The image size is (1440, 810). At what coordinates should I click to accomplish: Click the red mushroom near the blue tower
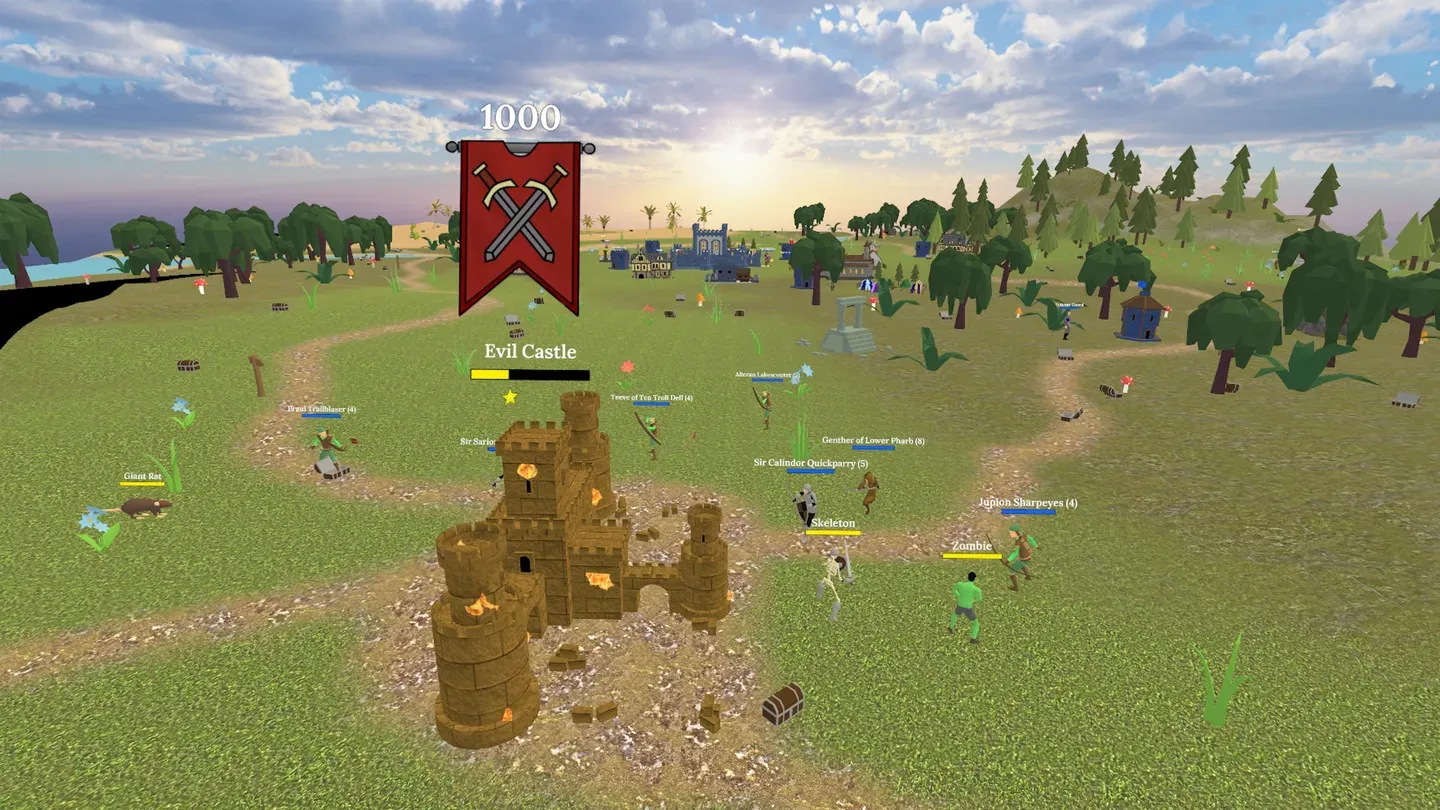(x=1167, y=308)
